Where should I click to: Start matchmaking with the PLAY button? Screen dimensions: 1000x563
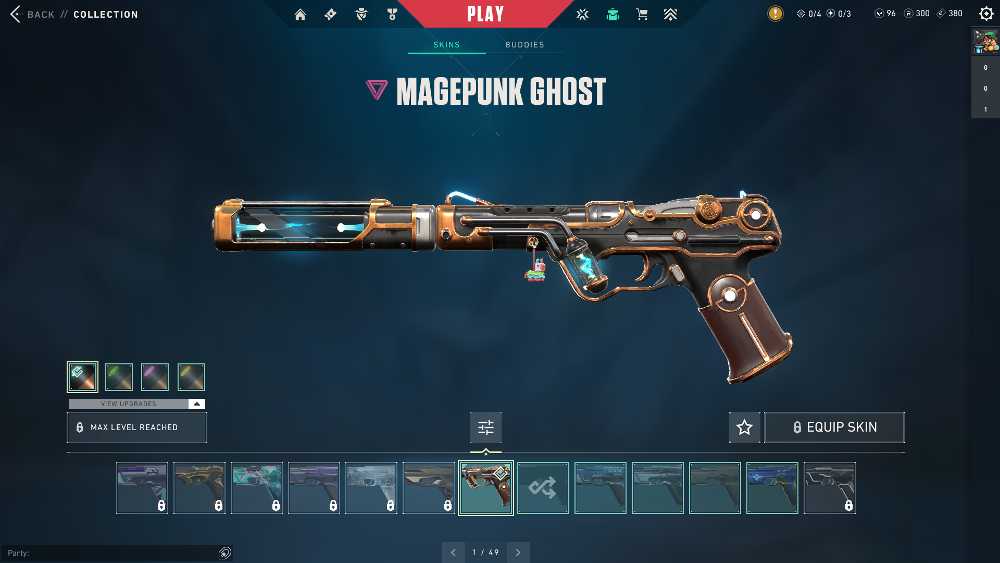coord(485,14)
